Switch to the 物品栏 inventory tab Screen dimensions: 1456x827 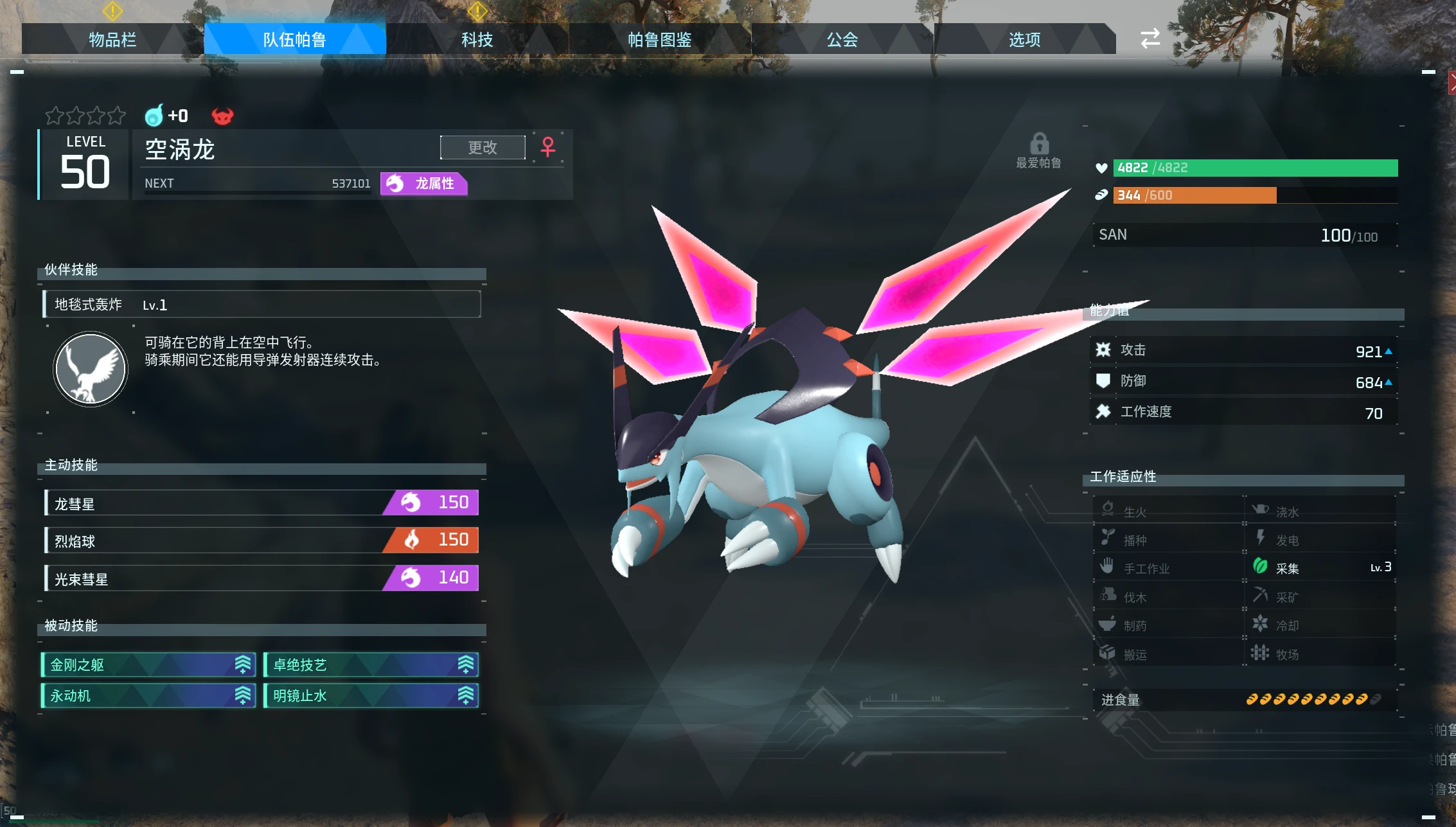(x=112, y=40)
